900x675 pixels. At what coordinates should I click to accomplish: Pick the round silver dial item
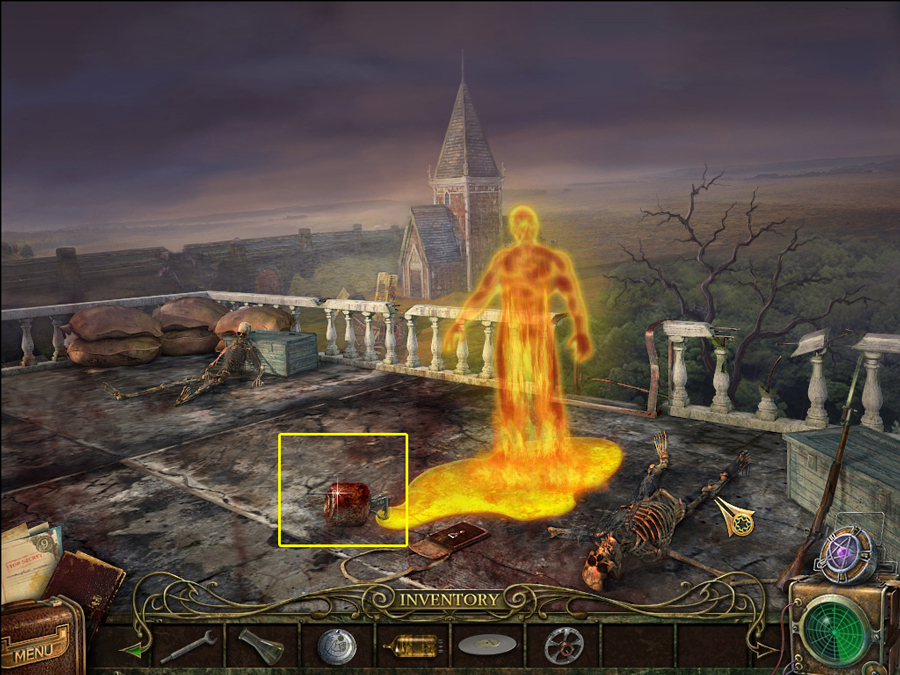(x=336, y=646)
